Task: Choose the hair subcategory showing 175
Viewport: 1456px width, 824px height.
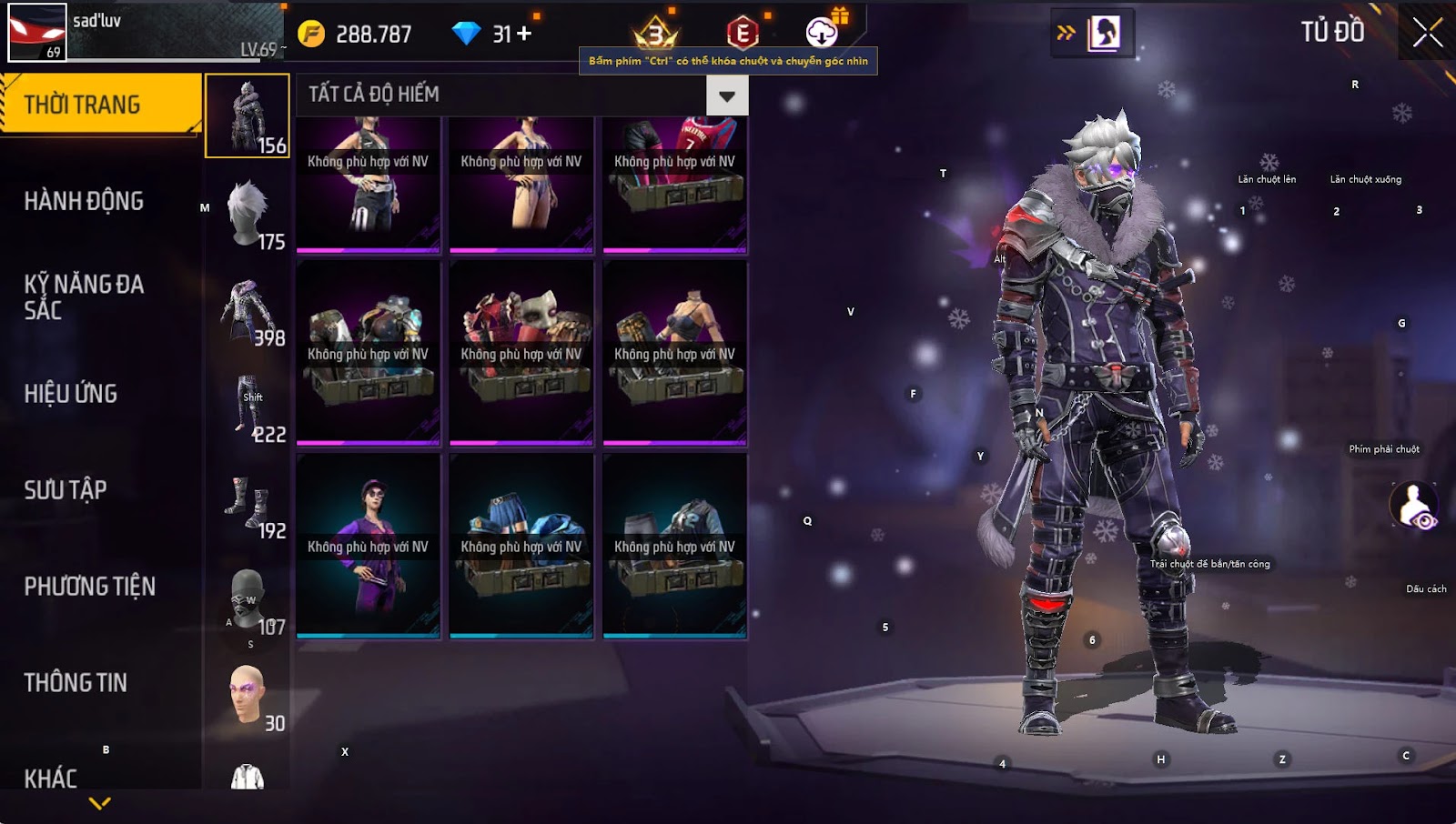Action: (248, 213)
